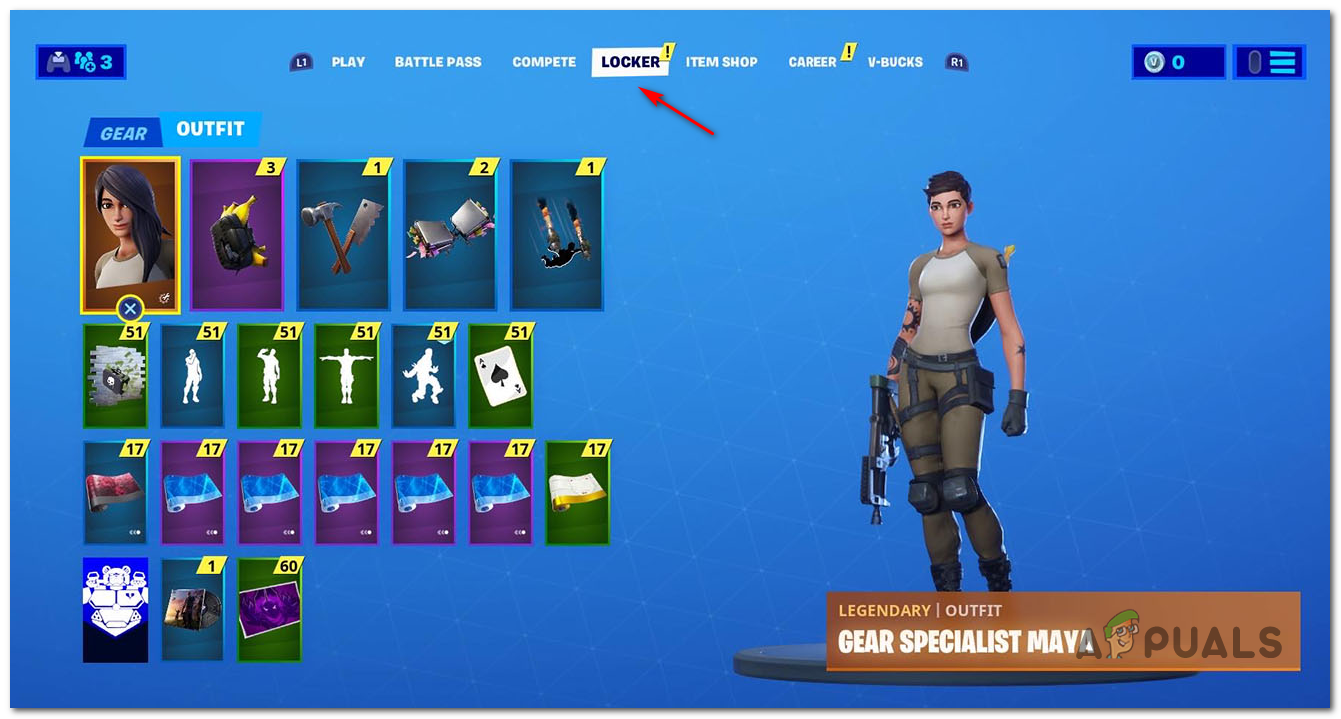Screen dimensions: 1341x719
Task: Choose the banana backpack back bling slot
Action: 237,235
